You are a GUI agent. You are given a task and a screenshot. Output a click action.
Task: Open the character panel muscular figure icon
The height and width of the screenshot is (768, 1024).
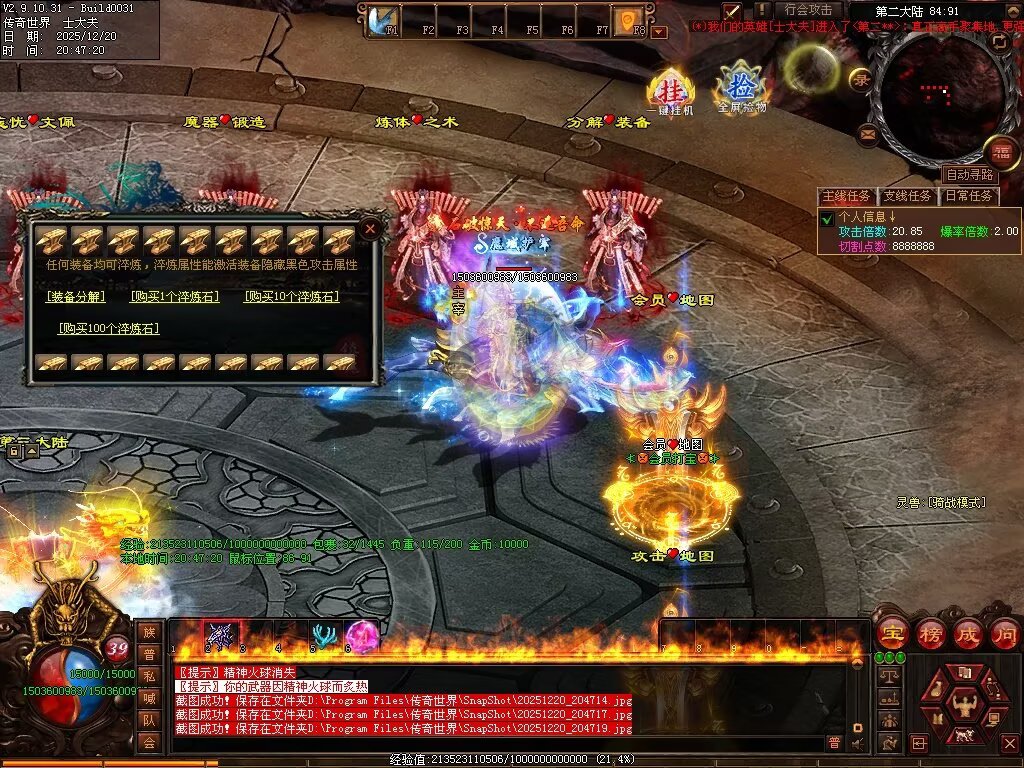964,706
